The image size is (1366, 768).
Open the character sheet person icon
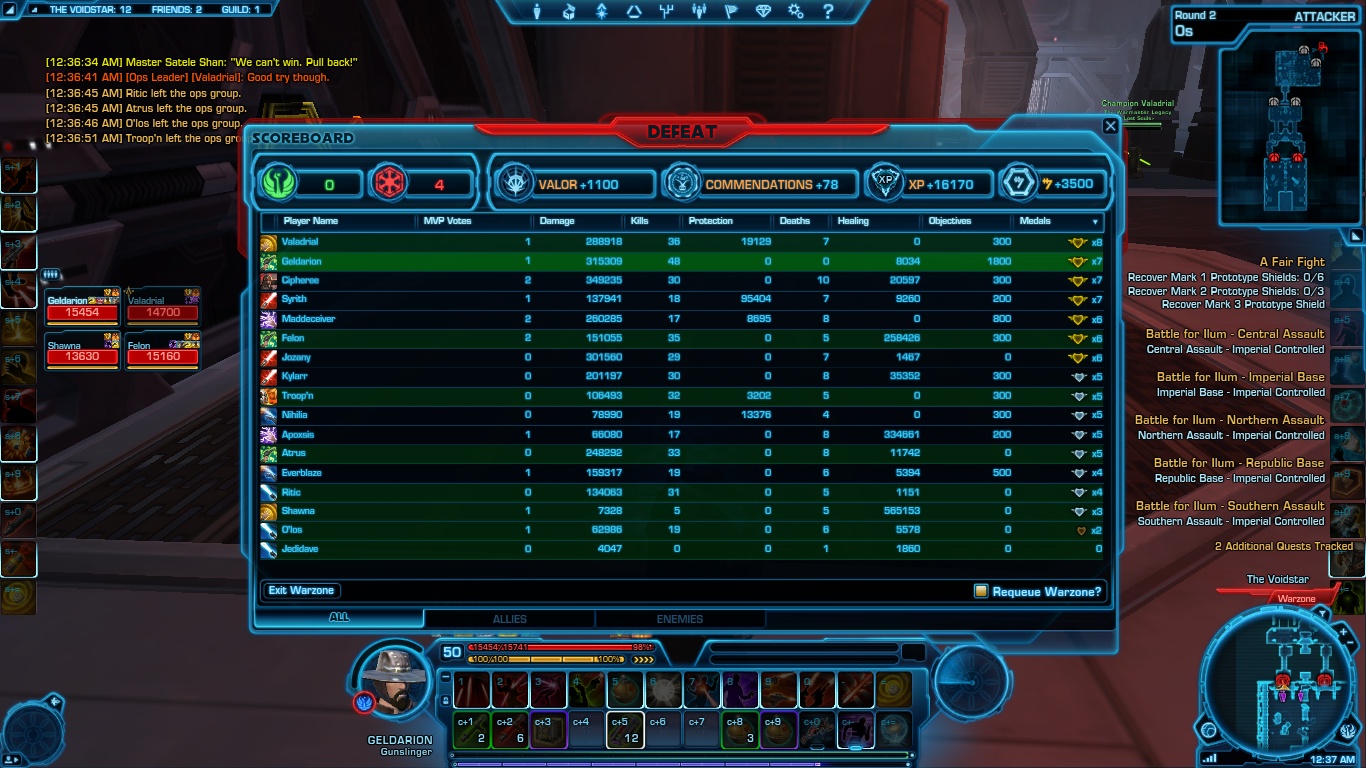537,12
